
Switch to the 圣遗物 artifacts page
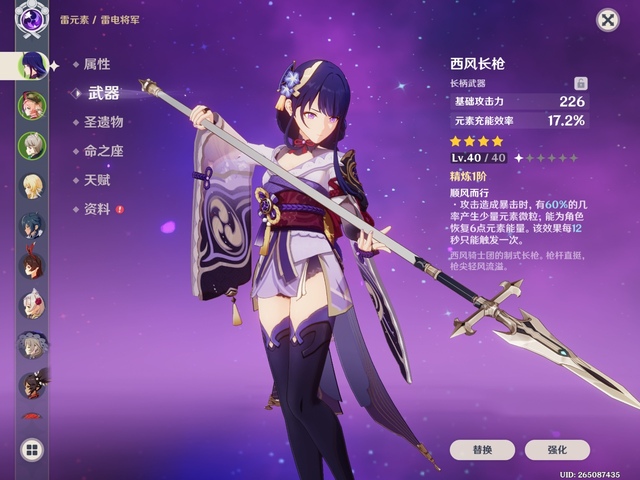click(x=103, y=122)
